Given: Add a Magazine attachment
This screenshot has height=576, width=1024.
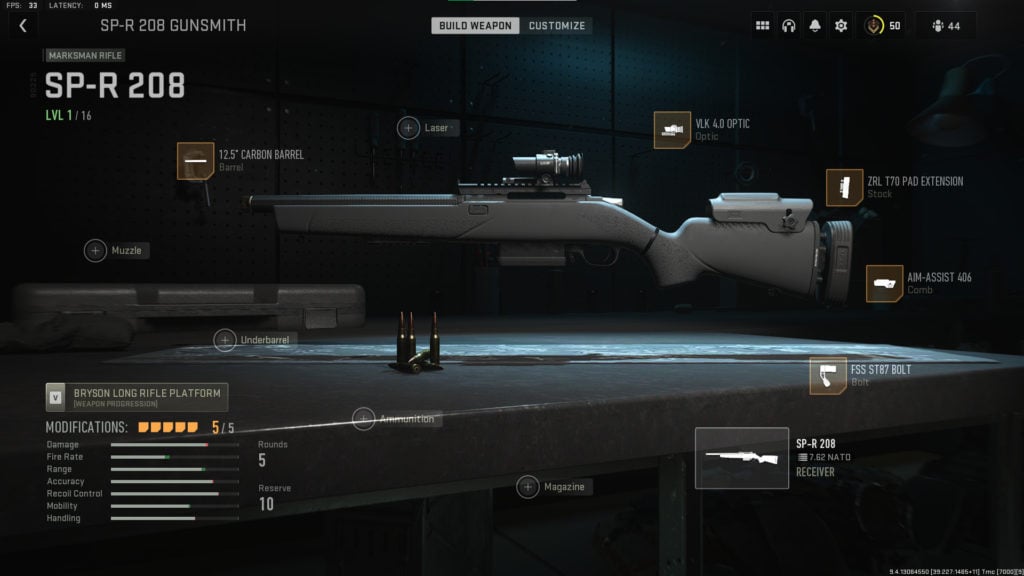Looking at the screenshot, I should 528,487.
